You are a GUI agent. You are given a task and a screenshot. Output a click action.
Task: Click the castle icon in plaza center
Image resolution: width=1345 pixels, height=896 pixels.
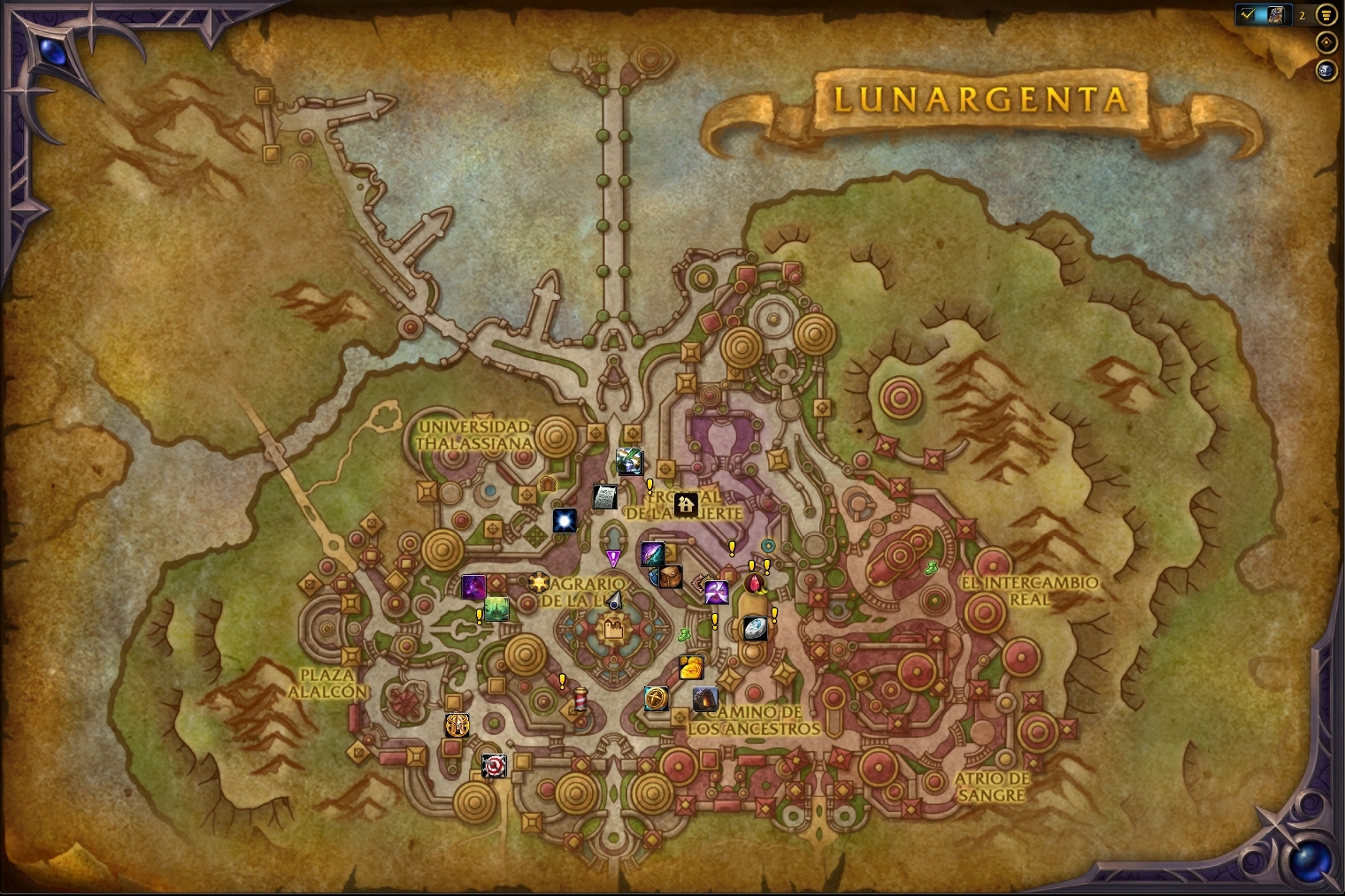[x=613, y=630]
